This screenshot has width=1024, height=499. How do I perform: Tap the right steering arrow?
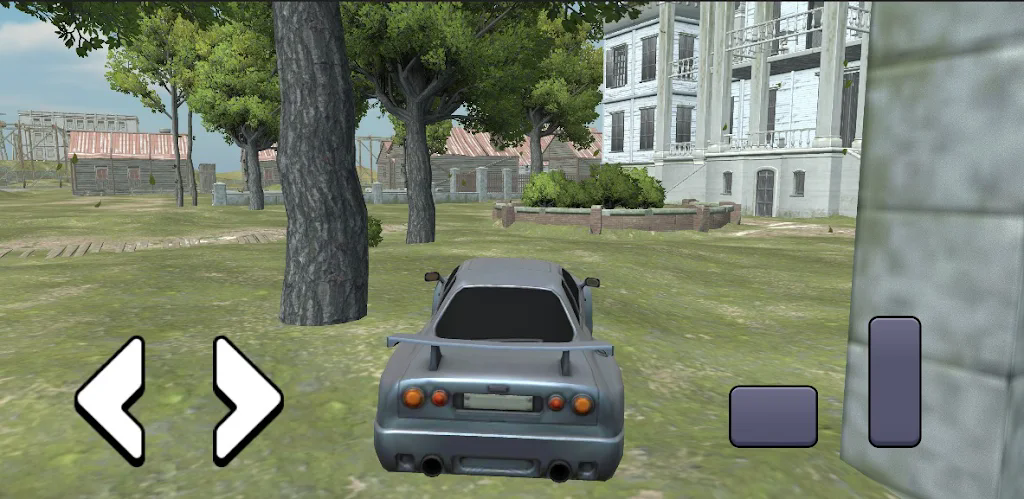click(247, 400)
